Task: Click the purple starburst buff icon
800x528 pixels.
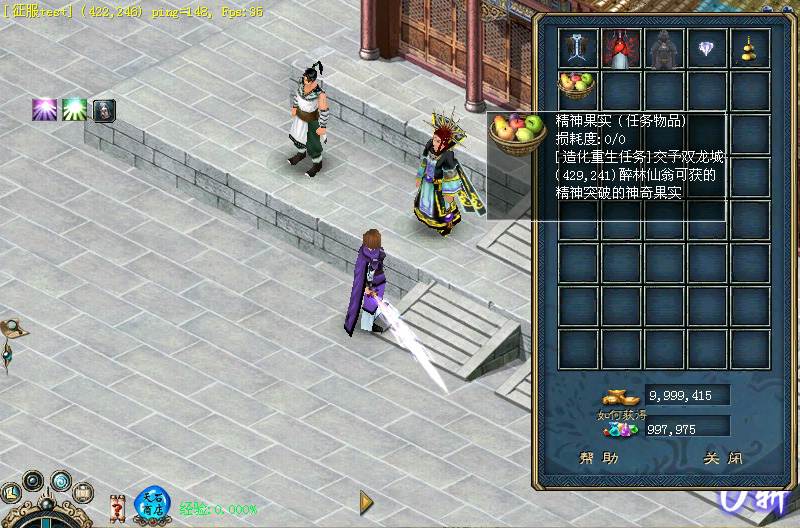Action: [44, 110]
